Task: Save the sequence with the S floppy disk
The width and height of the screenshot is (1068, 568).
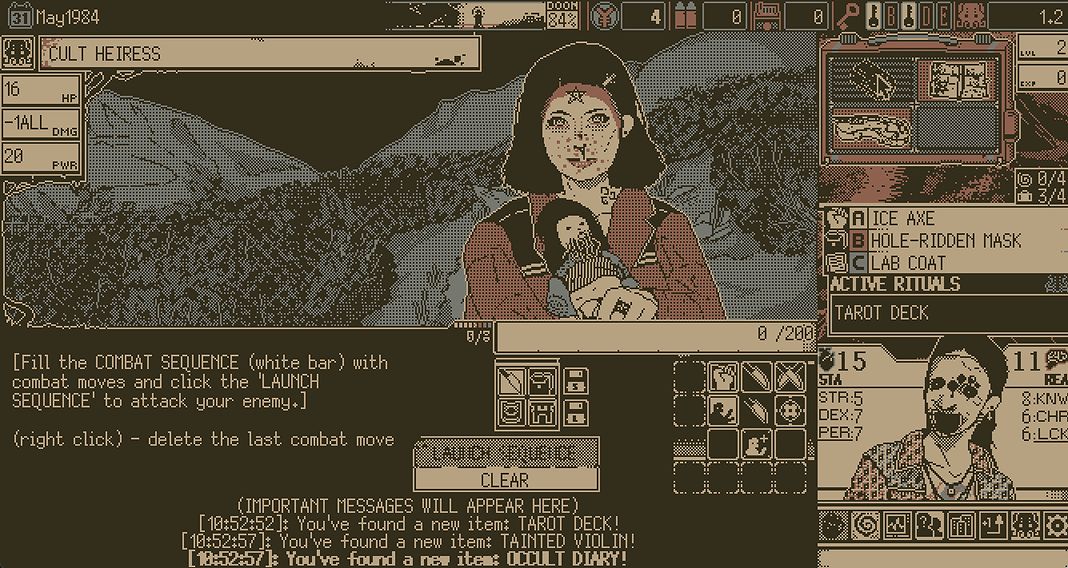Action: click(575, 381)
